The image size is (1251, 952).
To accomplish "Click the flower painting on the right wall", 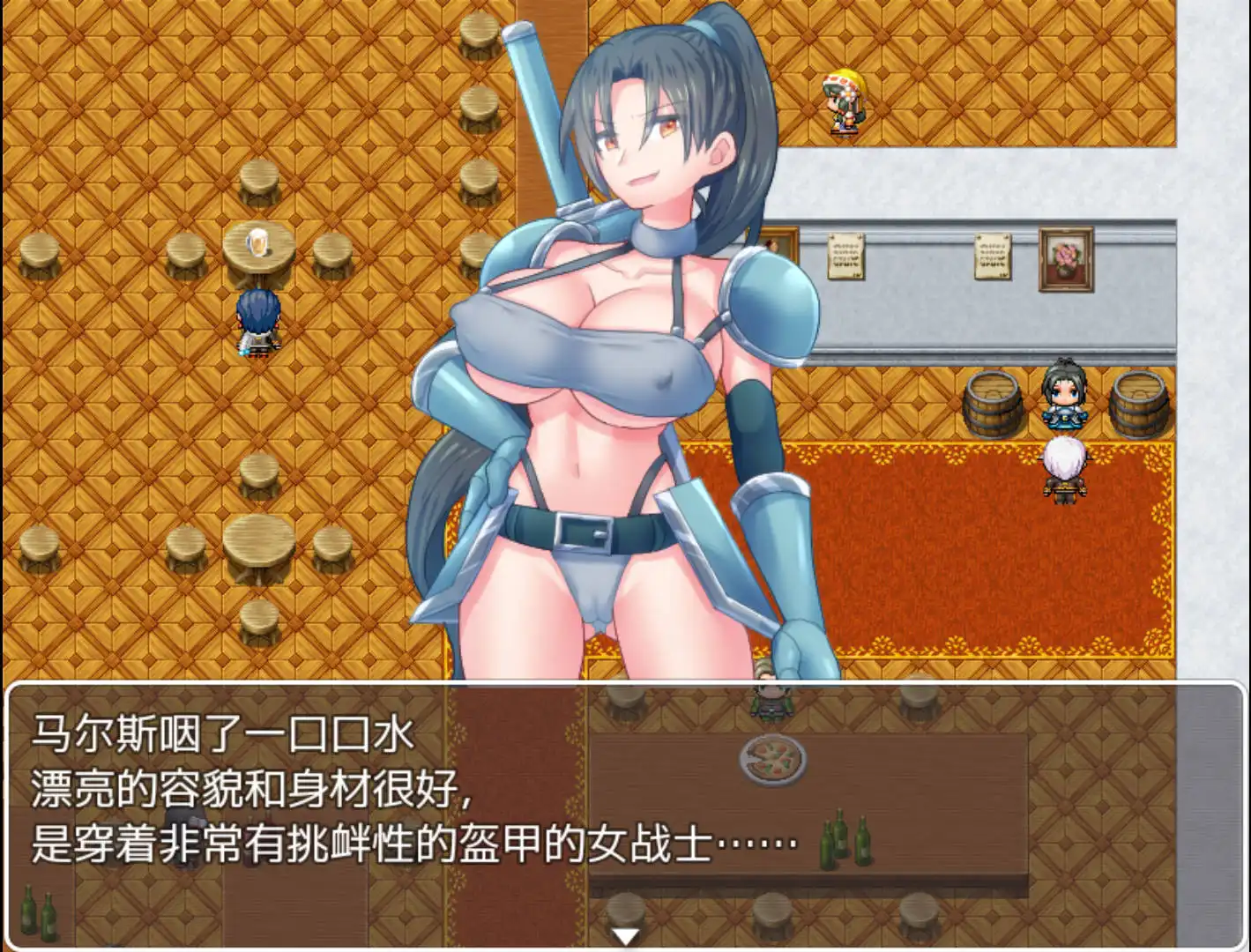I will click(1065, 260).
